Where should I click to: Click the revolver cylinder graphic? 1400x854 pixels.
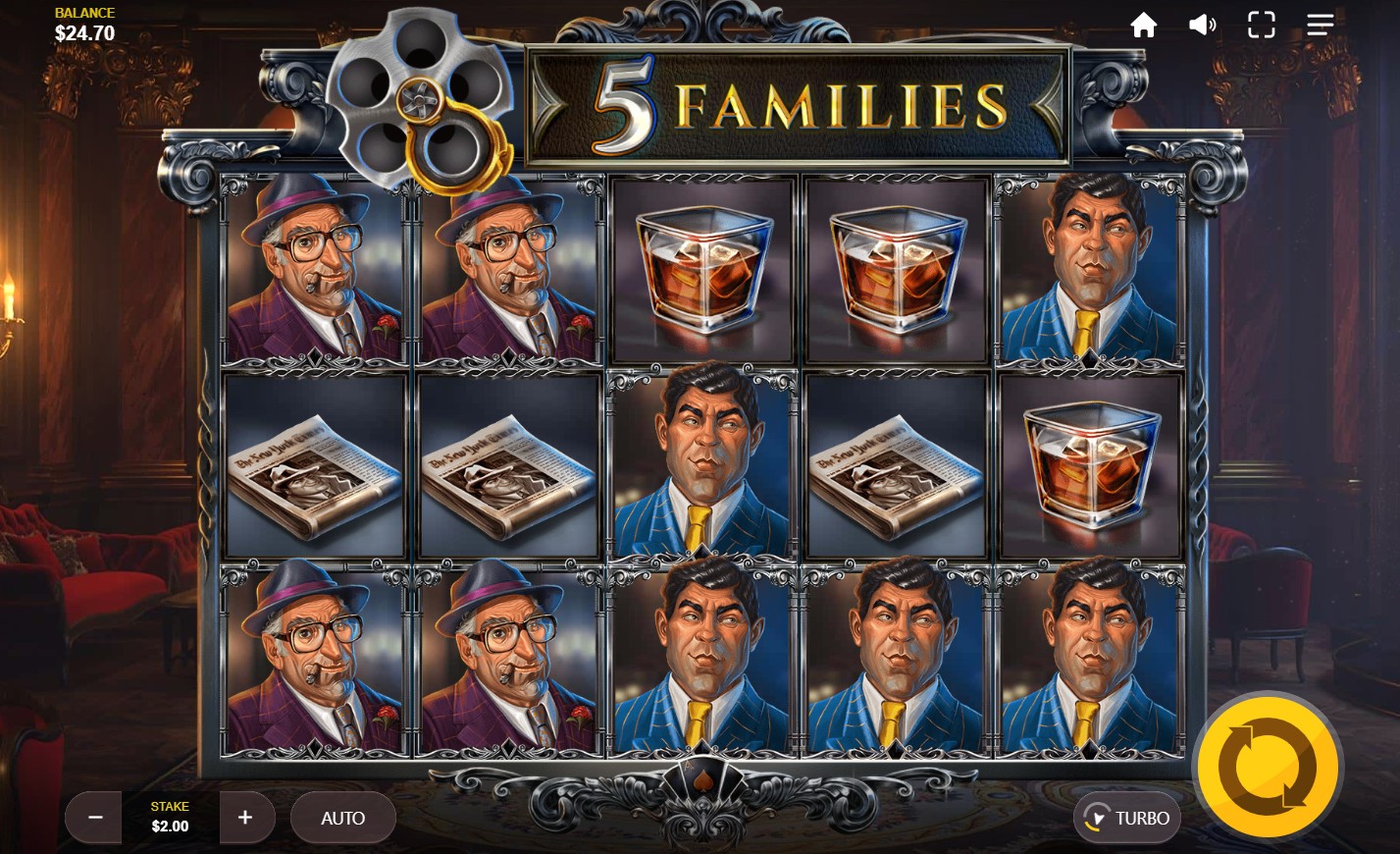[422, 98]
